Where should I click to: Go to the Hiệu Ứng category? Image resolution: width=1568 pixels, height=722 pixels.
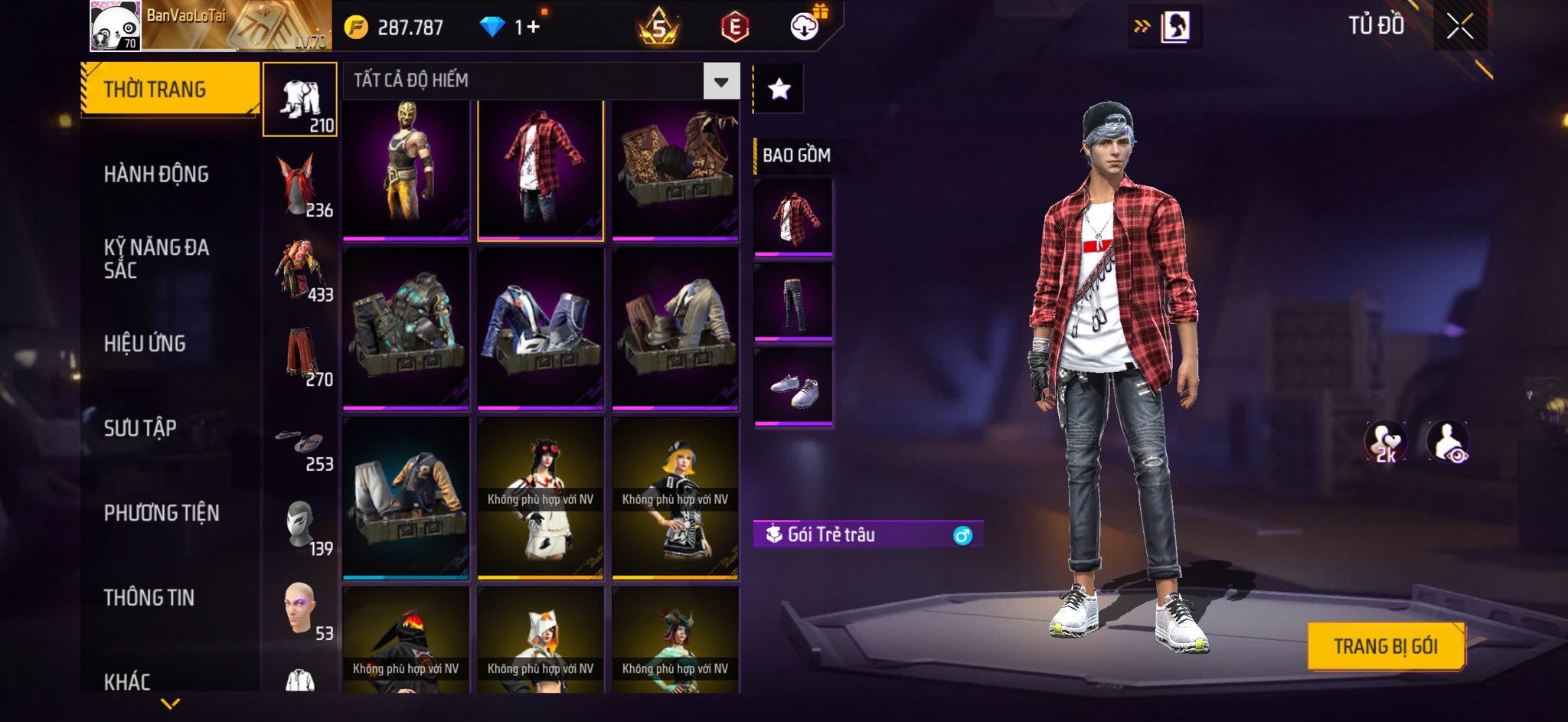pos(145,344)
